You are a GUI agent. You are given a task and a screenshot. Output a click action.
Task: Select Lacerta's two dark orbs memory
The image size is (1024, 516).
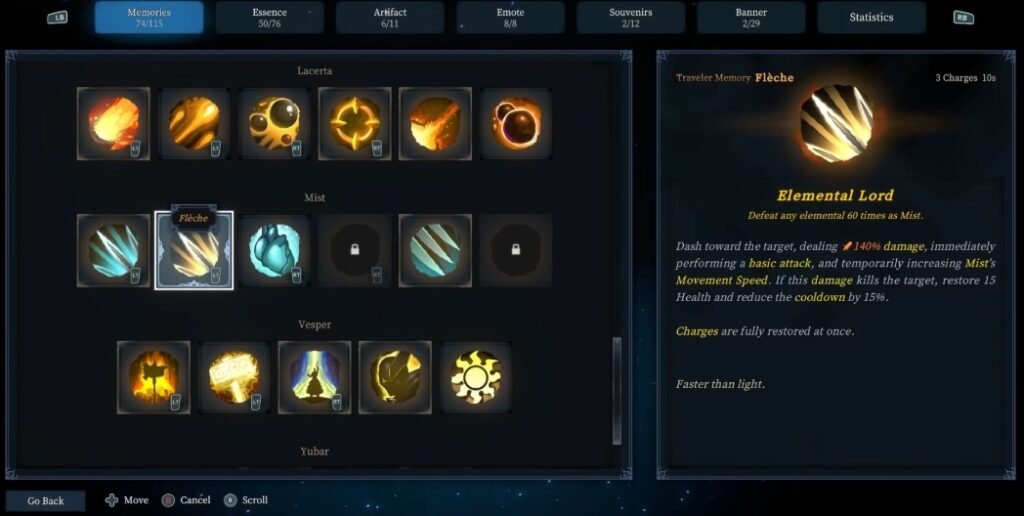pos(516,124)
